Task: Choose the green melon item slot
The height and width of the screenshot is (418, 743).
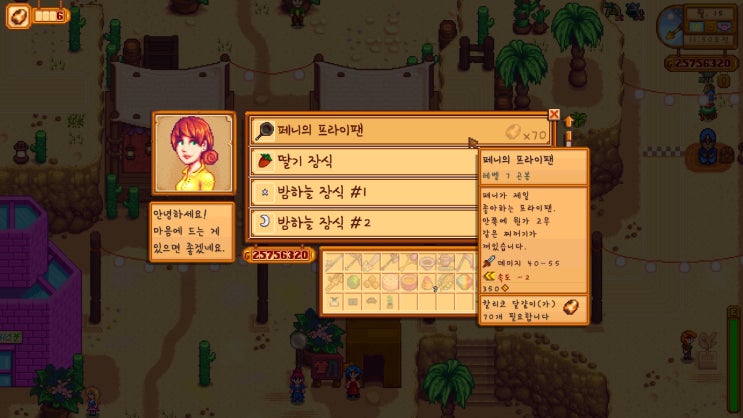Action: pos(353,282)
